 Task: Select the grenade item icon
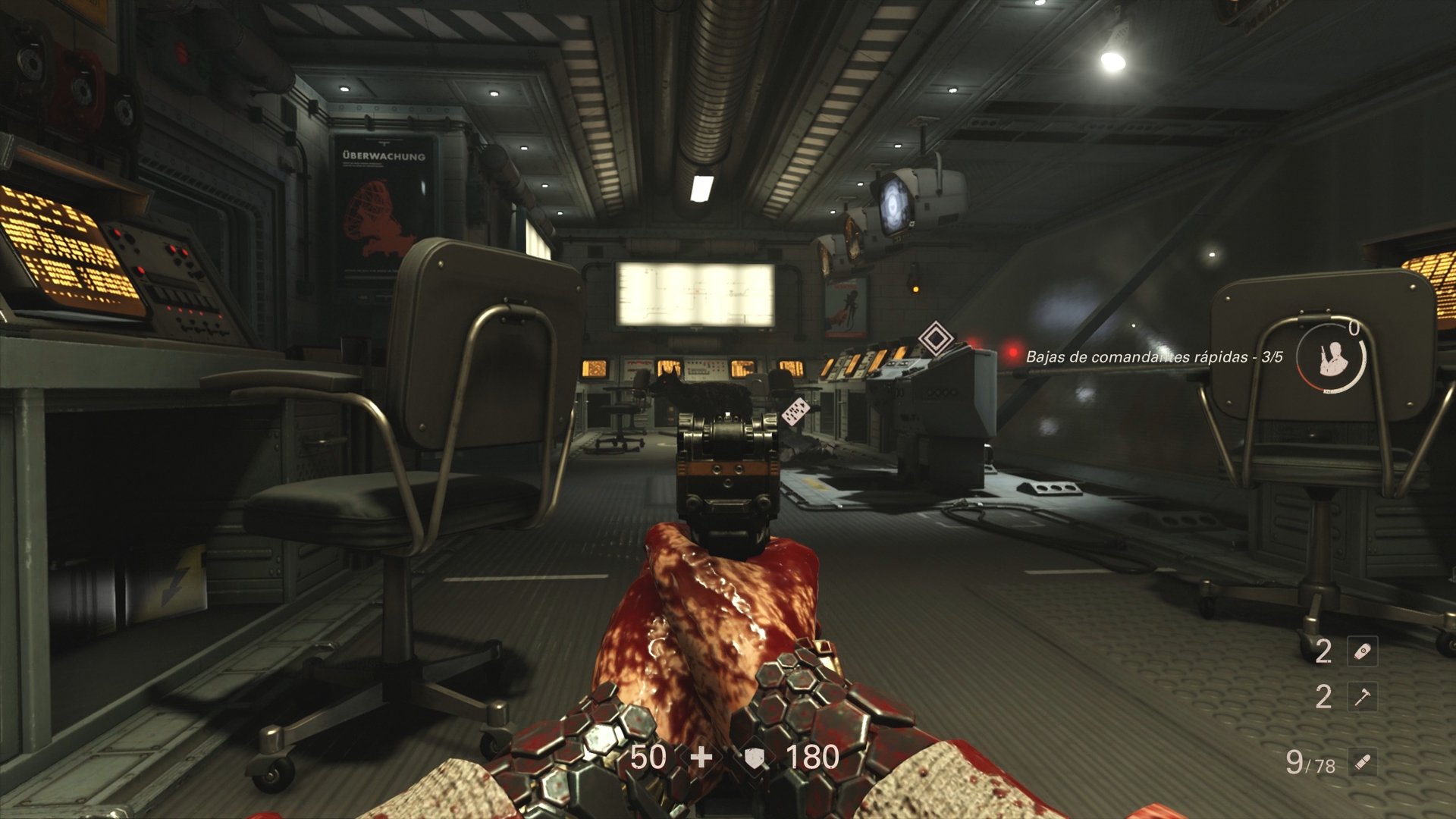point(1362,651)
